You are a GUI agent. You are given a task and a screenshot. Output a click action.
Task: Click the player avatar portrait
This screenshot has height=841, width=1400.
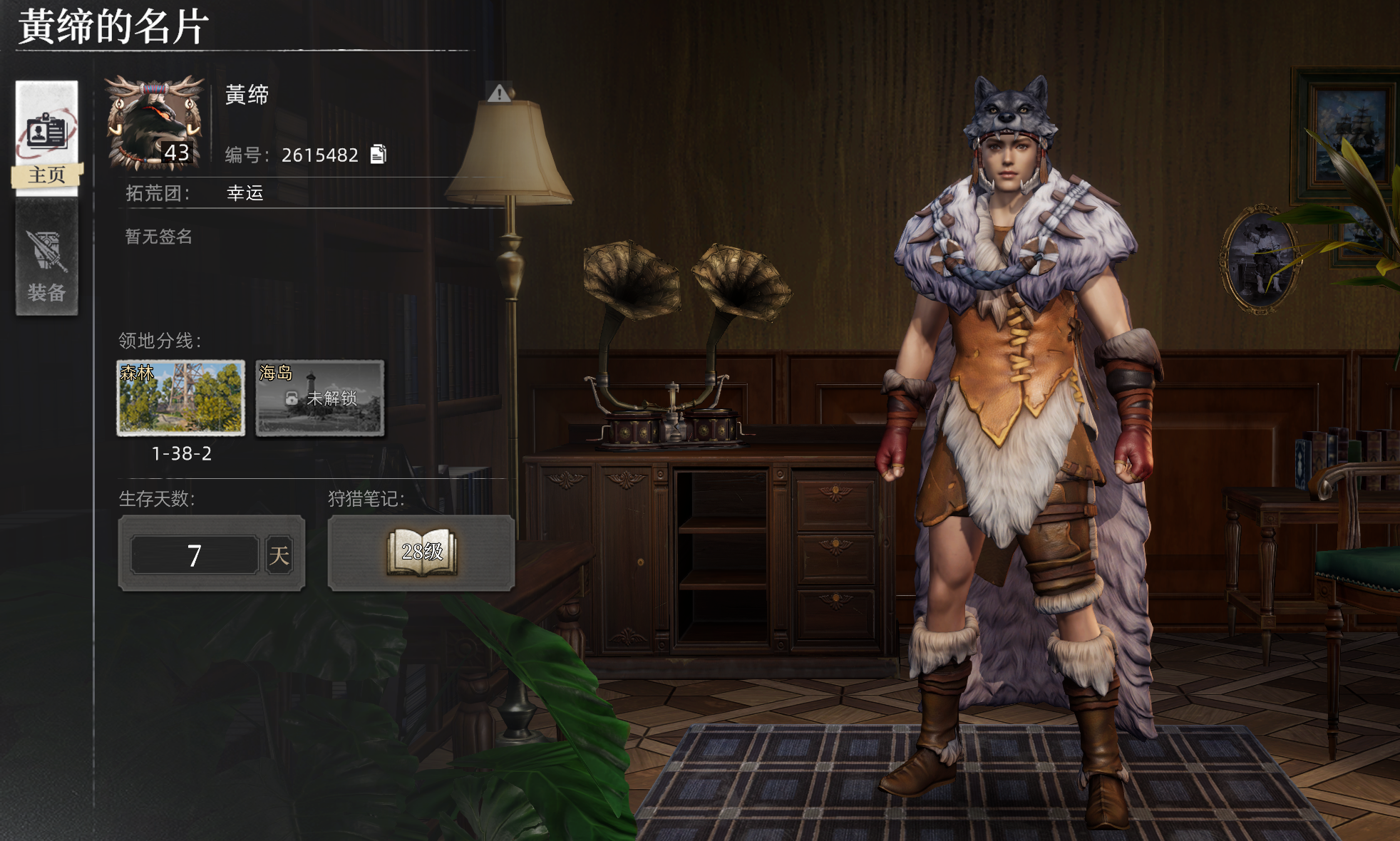(x=155, y=123)
